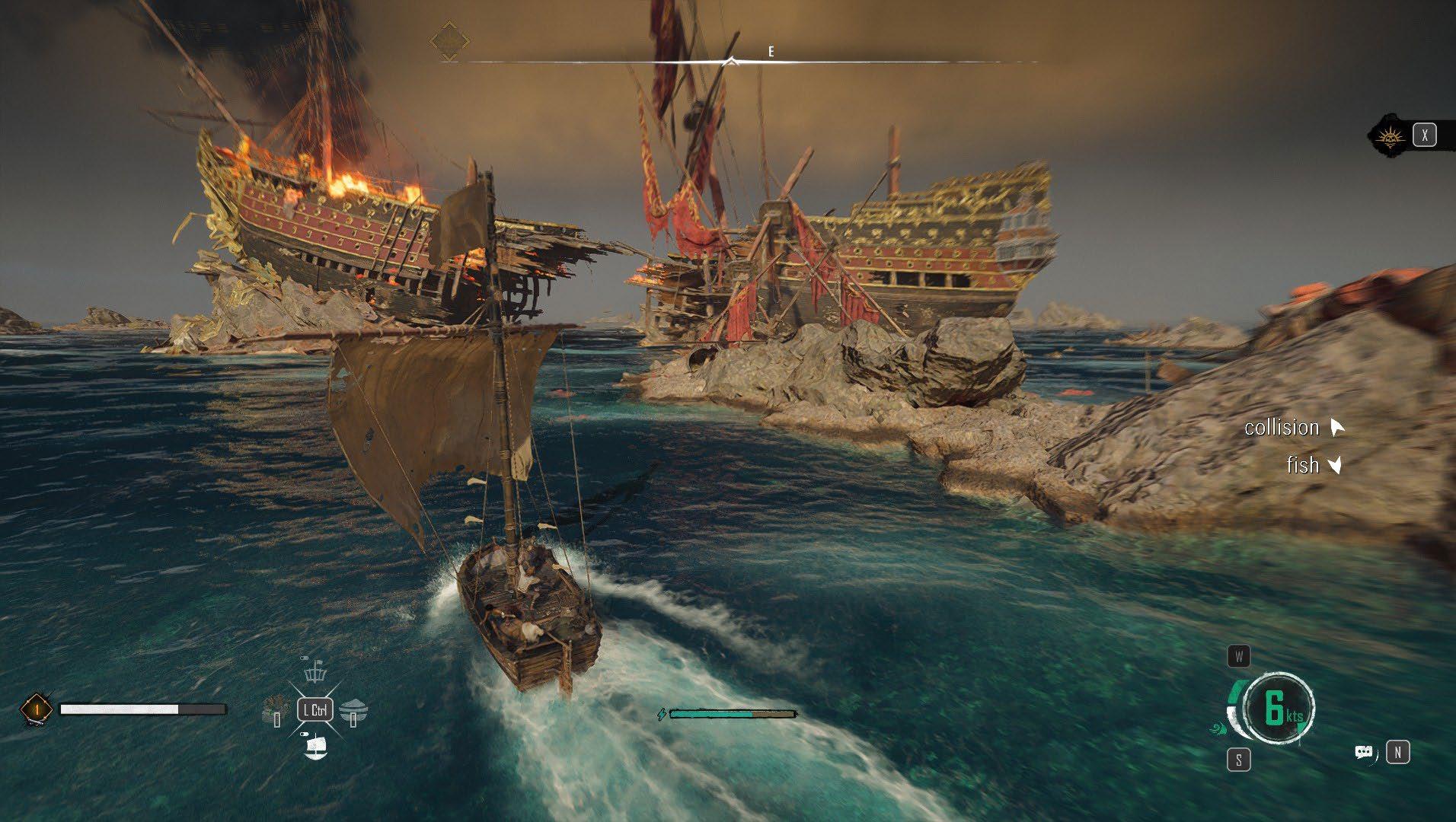Viewport: 1456px width, 822px height.
Task: Click the rank 1 diamond badge
Action: pyautogui.click(x=36, y=709)
